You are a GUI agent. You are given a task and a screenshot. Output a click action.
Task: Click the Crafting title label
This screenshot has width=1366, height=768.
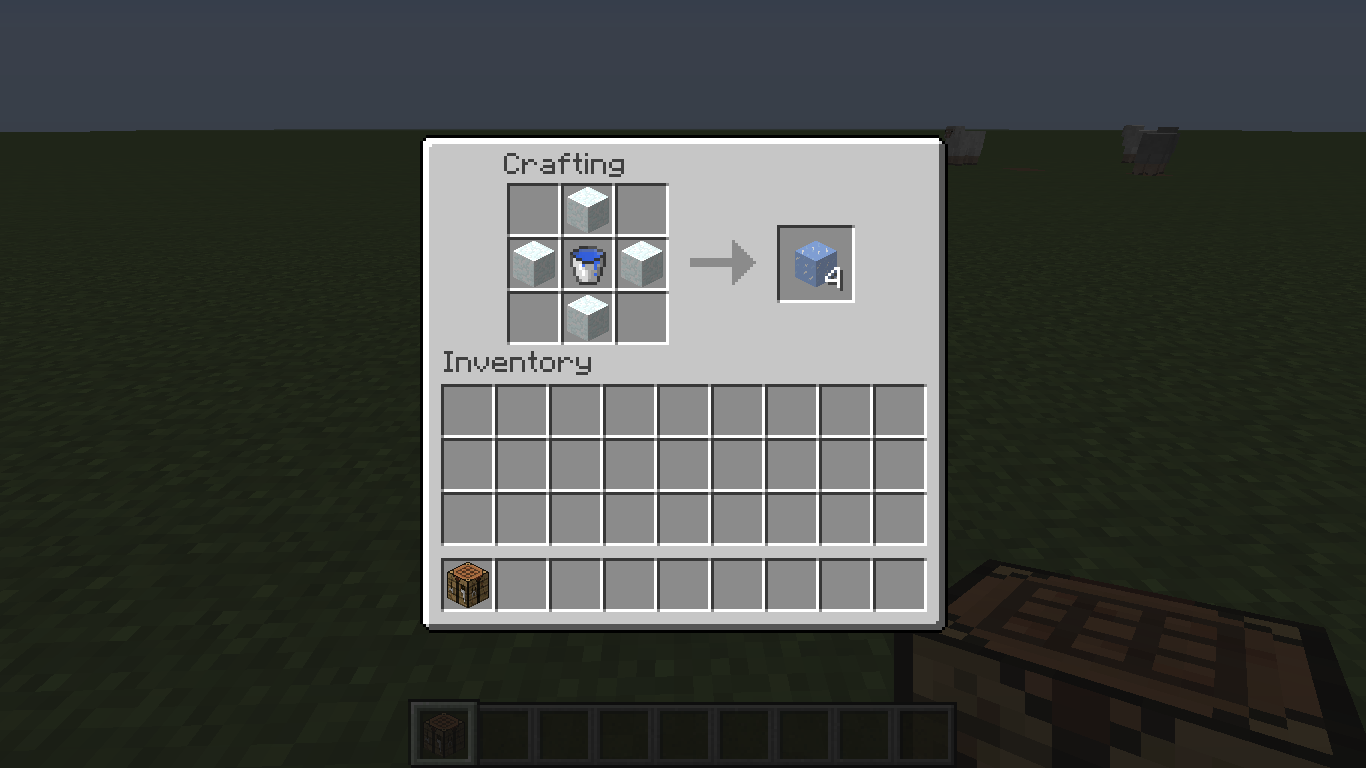(565, 164)
